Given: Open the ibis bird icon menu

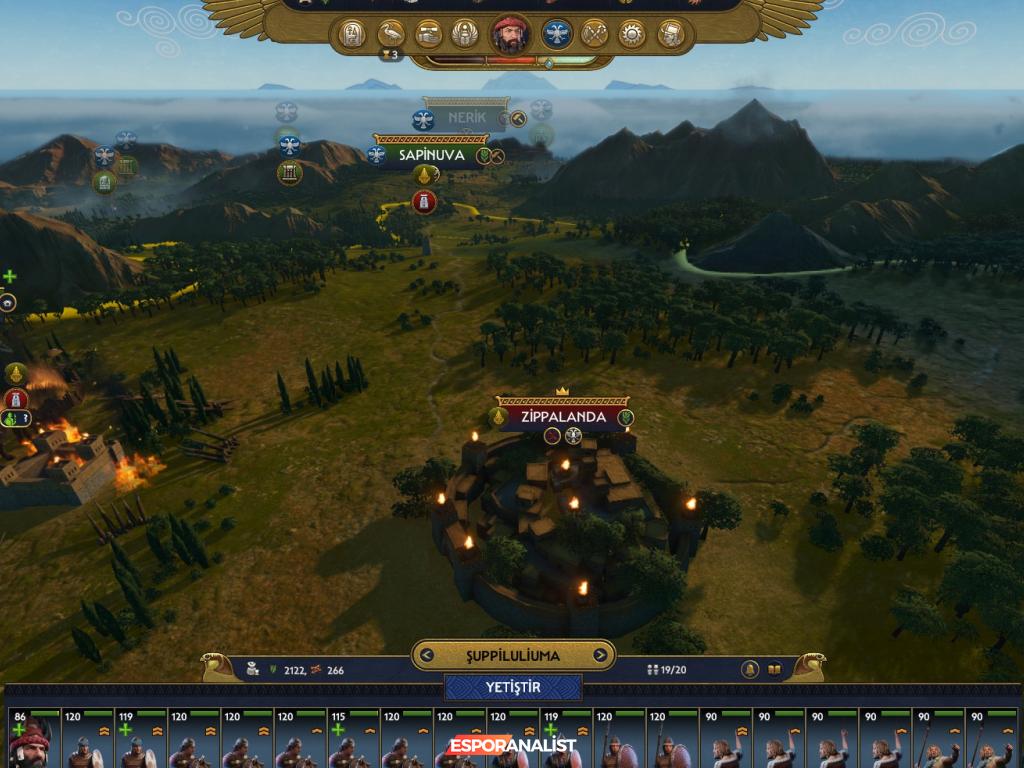Looking at the screenshot, I should [x=391, y=35].
